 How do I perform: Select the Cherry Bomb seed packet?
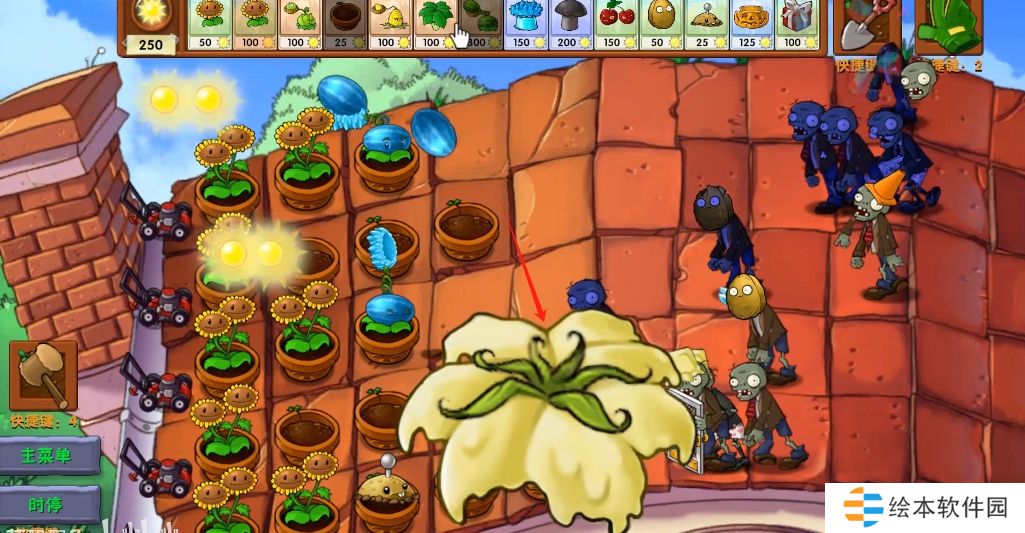pyautogui.click(x=615, y=24)
